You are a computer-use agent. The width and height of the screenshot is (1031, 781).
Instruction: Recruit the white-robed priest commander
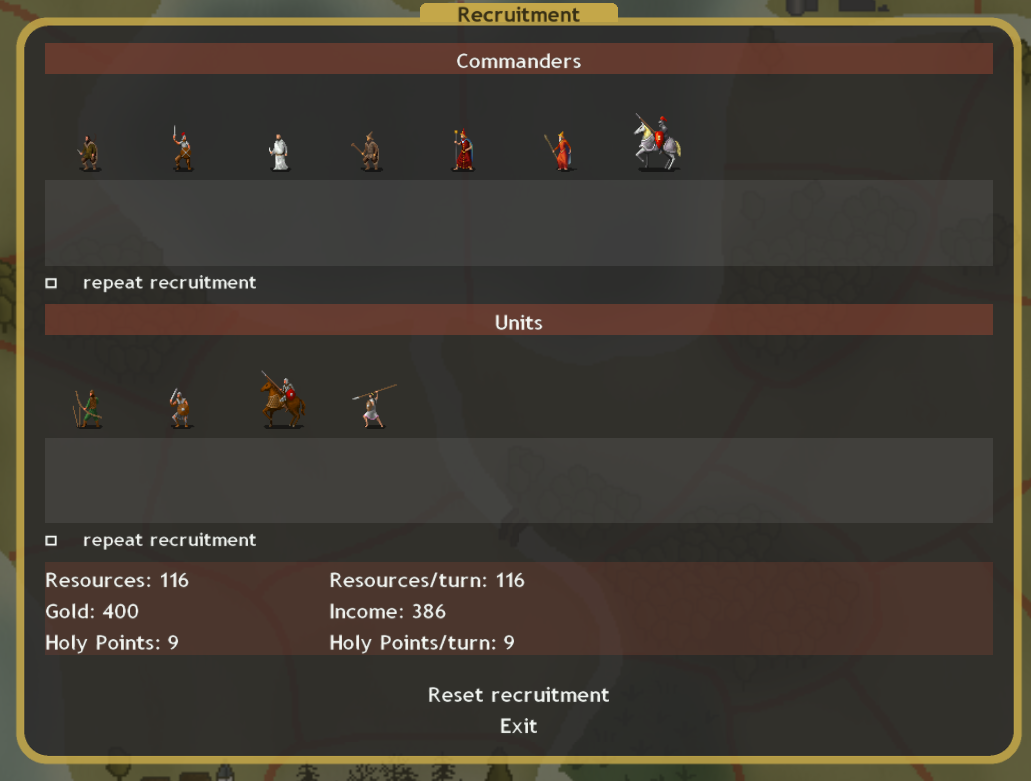pyautogui.click(x=279, y=152)
